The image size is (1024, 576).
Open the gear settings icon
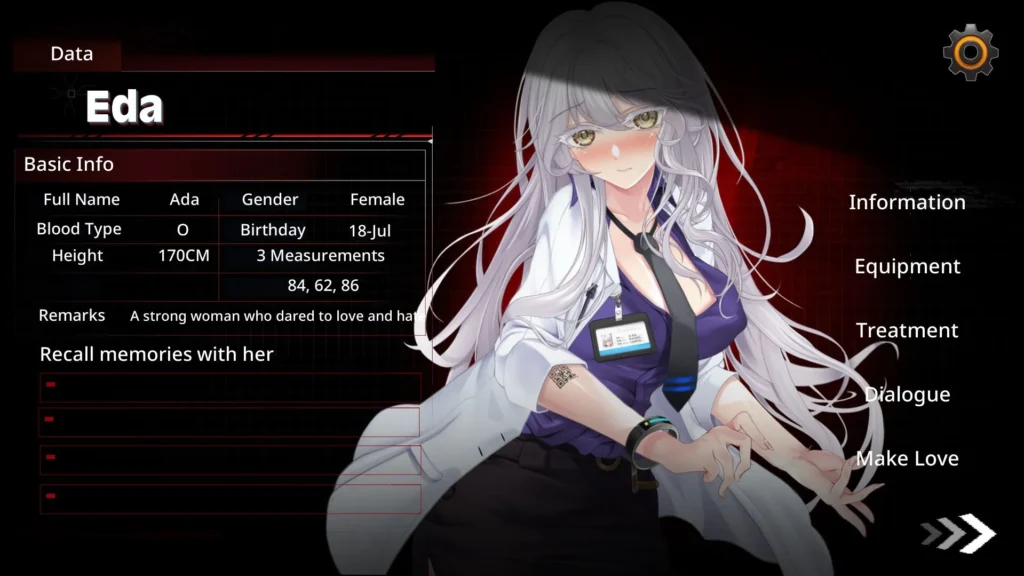click(970, 52)
